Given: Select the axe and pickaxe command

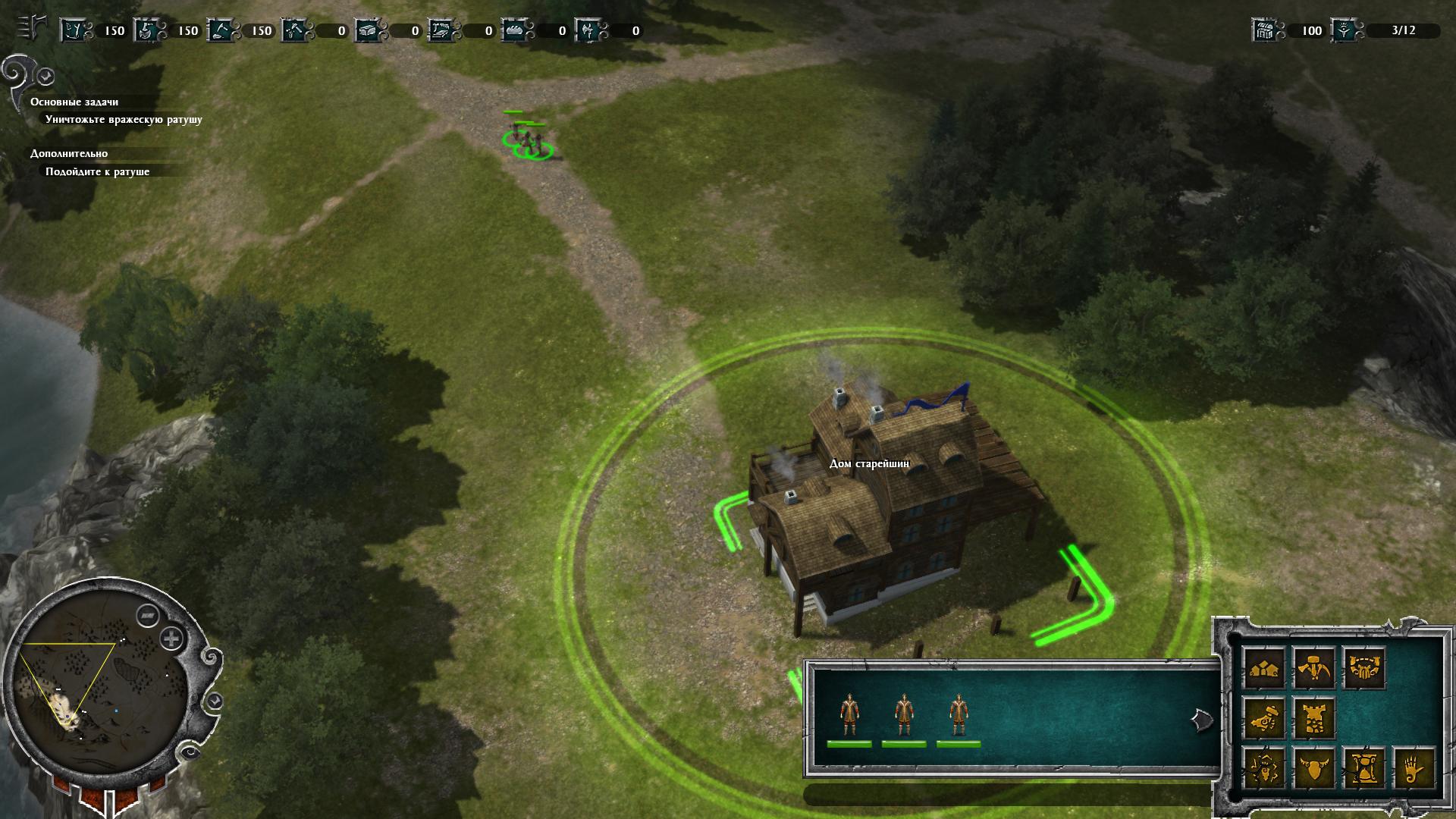Looking at the screenshot, I should (x=1314, y=668).
